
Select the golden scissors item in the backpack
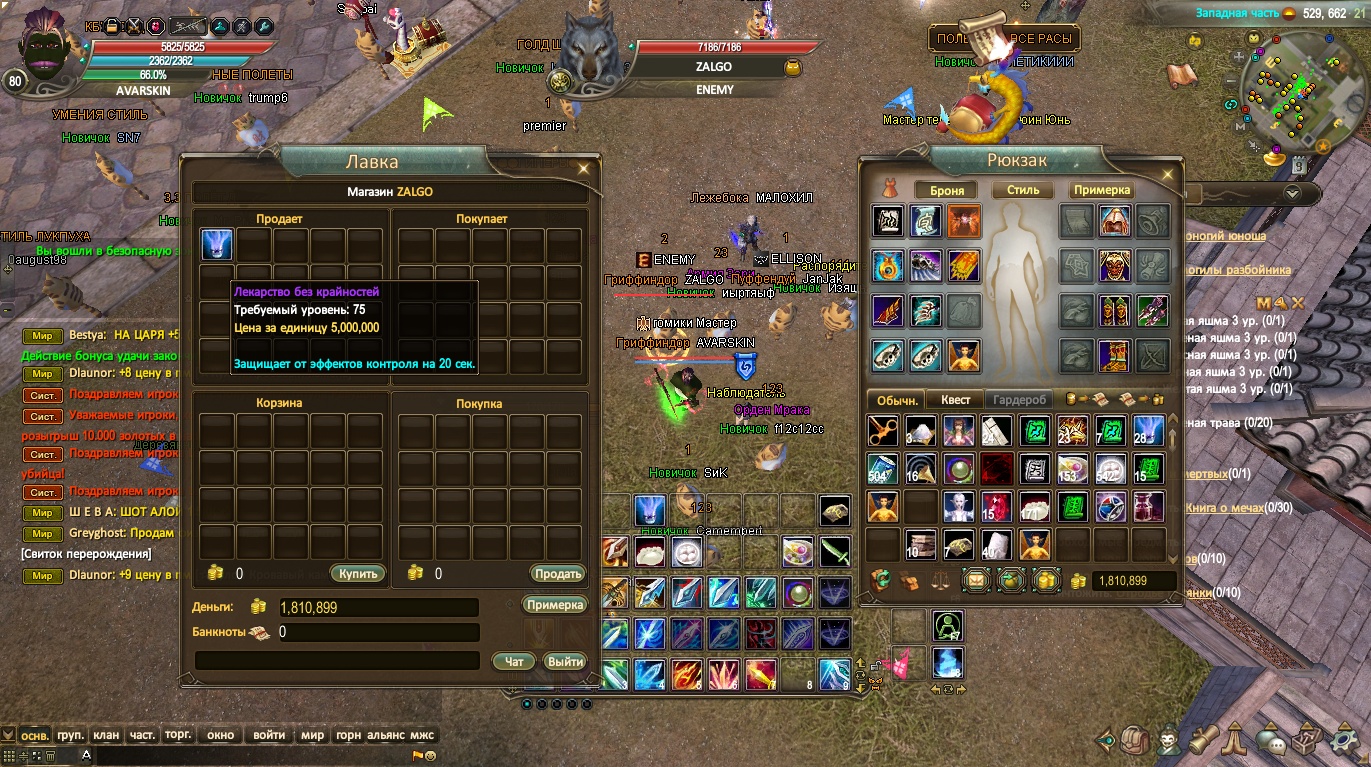click(x=883, y=432)
